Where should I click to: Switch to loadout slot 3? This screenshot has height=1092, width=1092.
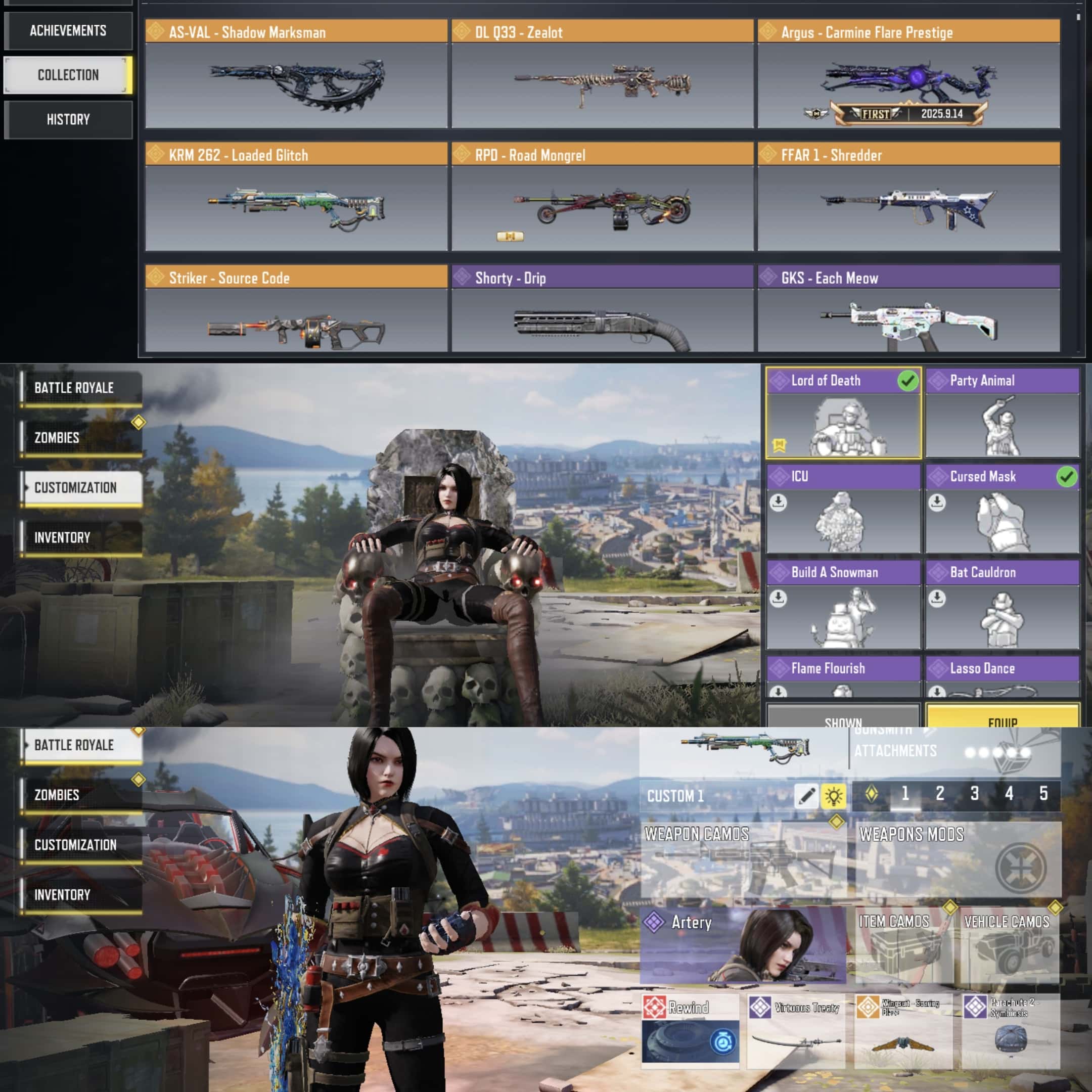(974, 794)
